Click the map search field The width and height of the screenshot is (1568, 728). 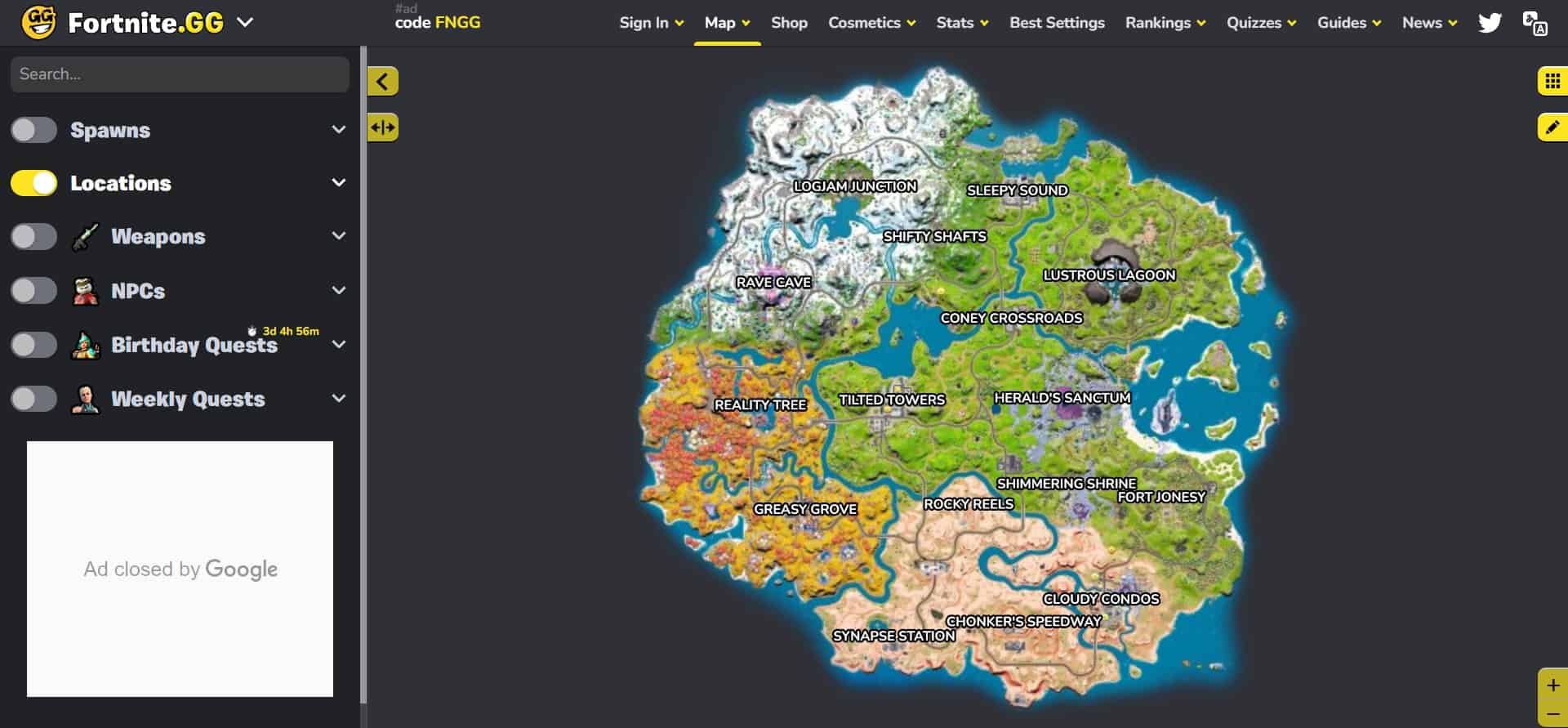pos(180,74)
